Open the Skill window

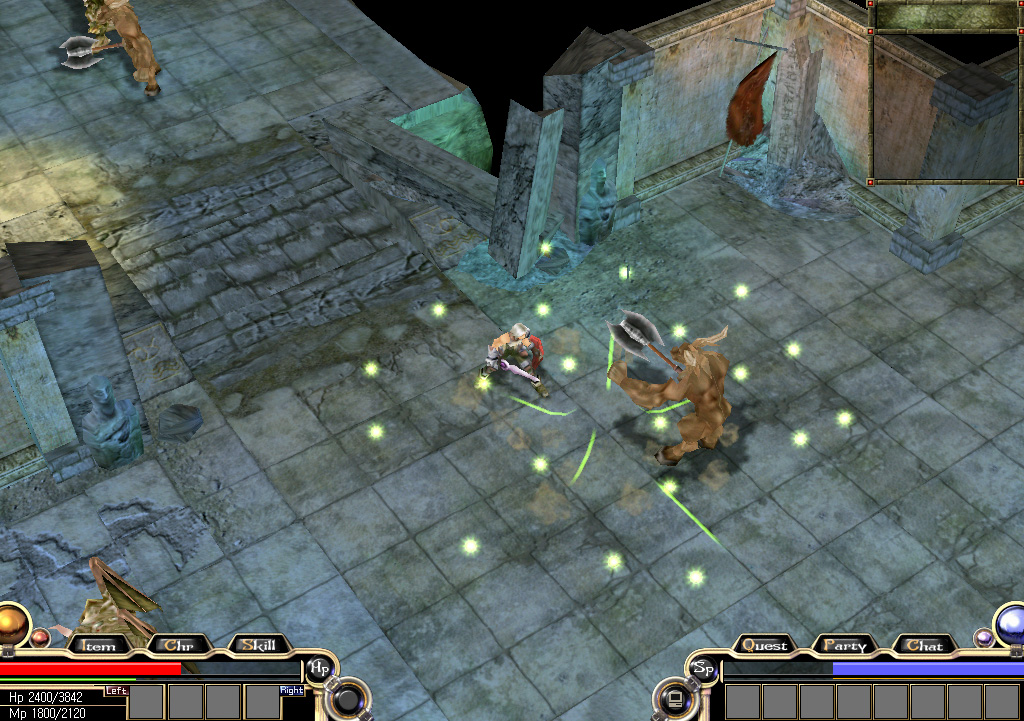point(258,646)
